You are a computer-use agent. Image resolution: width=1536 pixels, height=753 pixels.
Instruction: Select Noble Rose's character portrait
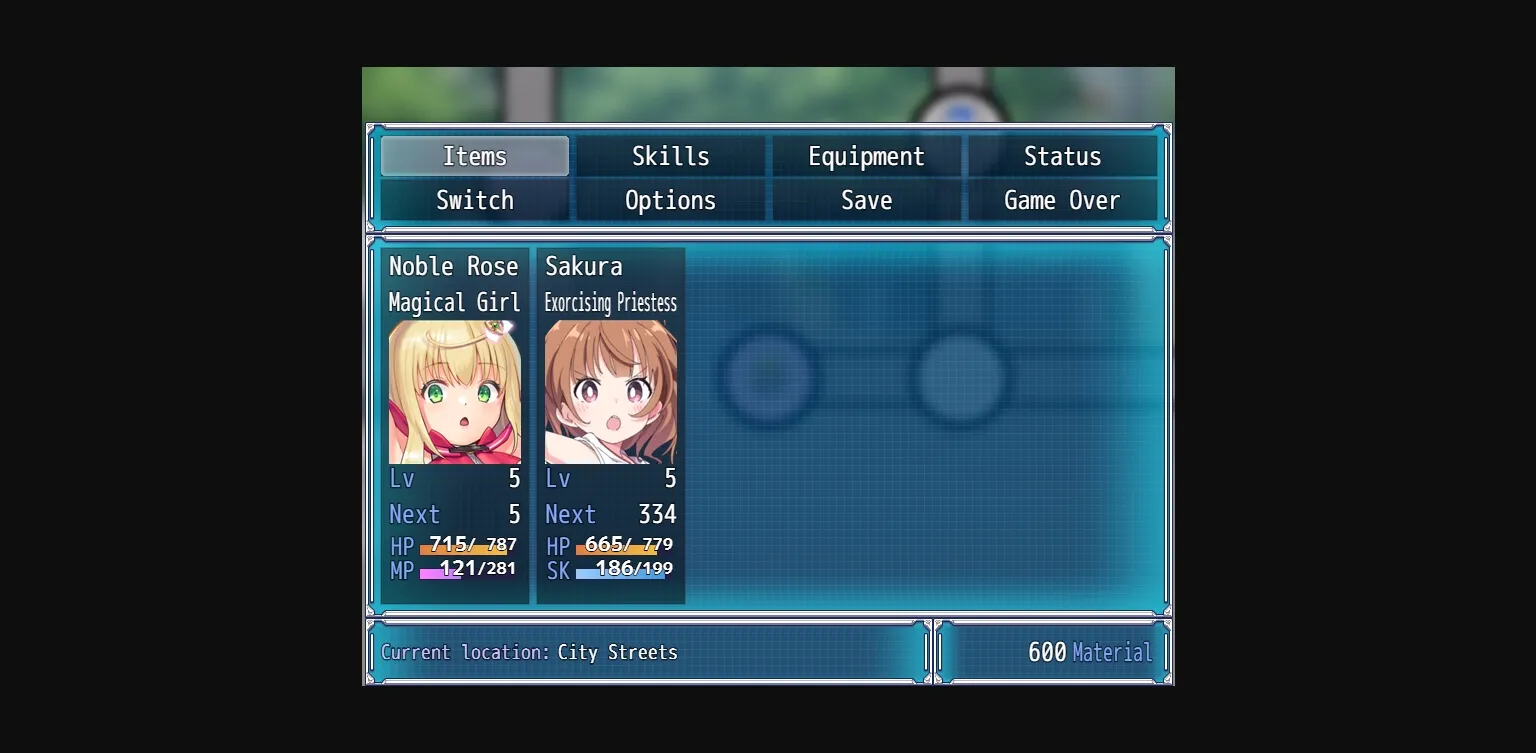[455, 390]
